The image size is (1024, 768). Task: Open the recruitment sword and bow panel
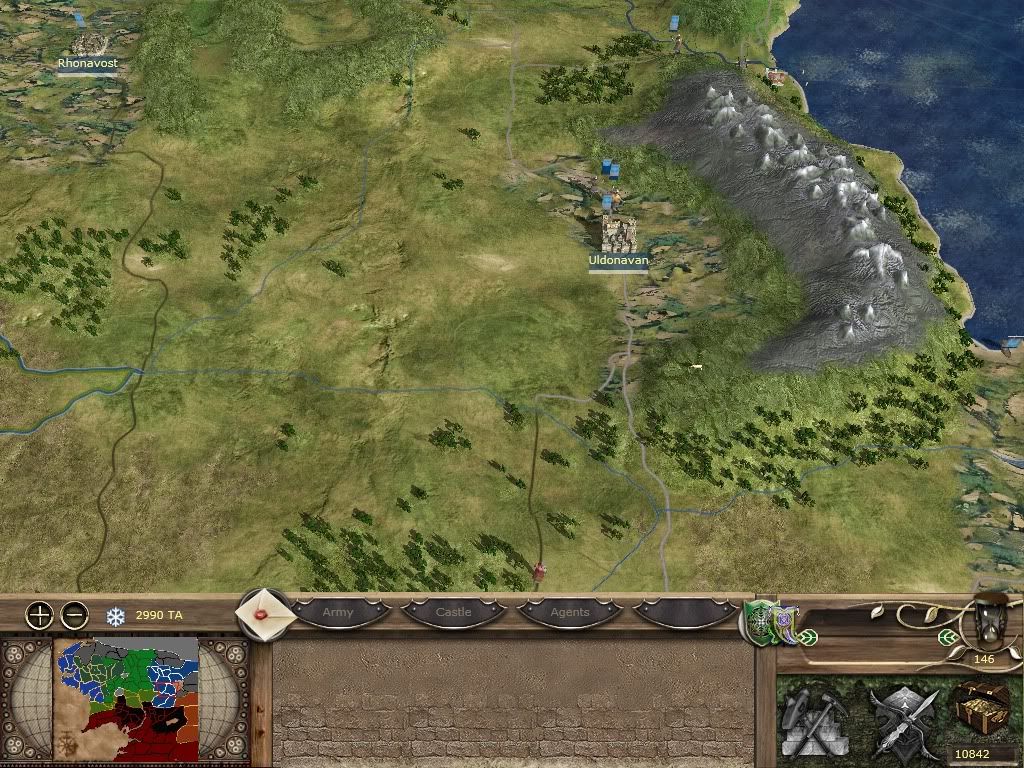(x=898, y=718)
